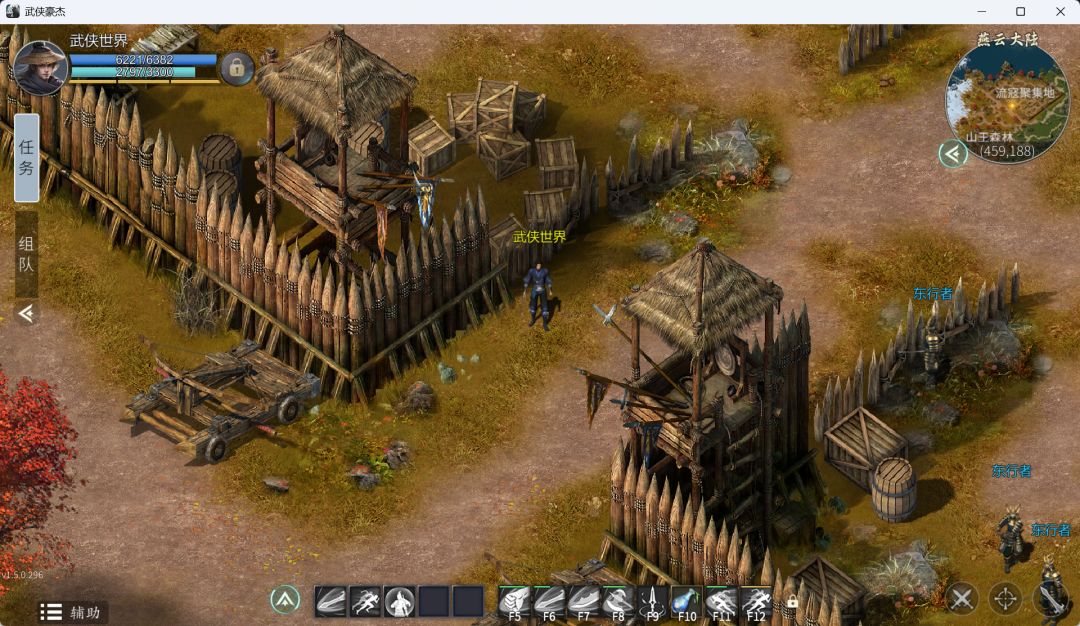The image size is (1080, 626).
Task: Click the arrow button beside the minimap
Action: (953, 153)
